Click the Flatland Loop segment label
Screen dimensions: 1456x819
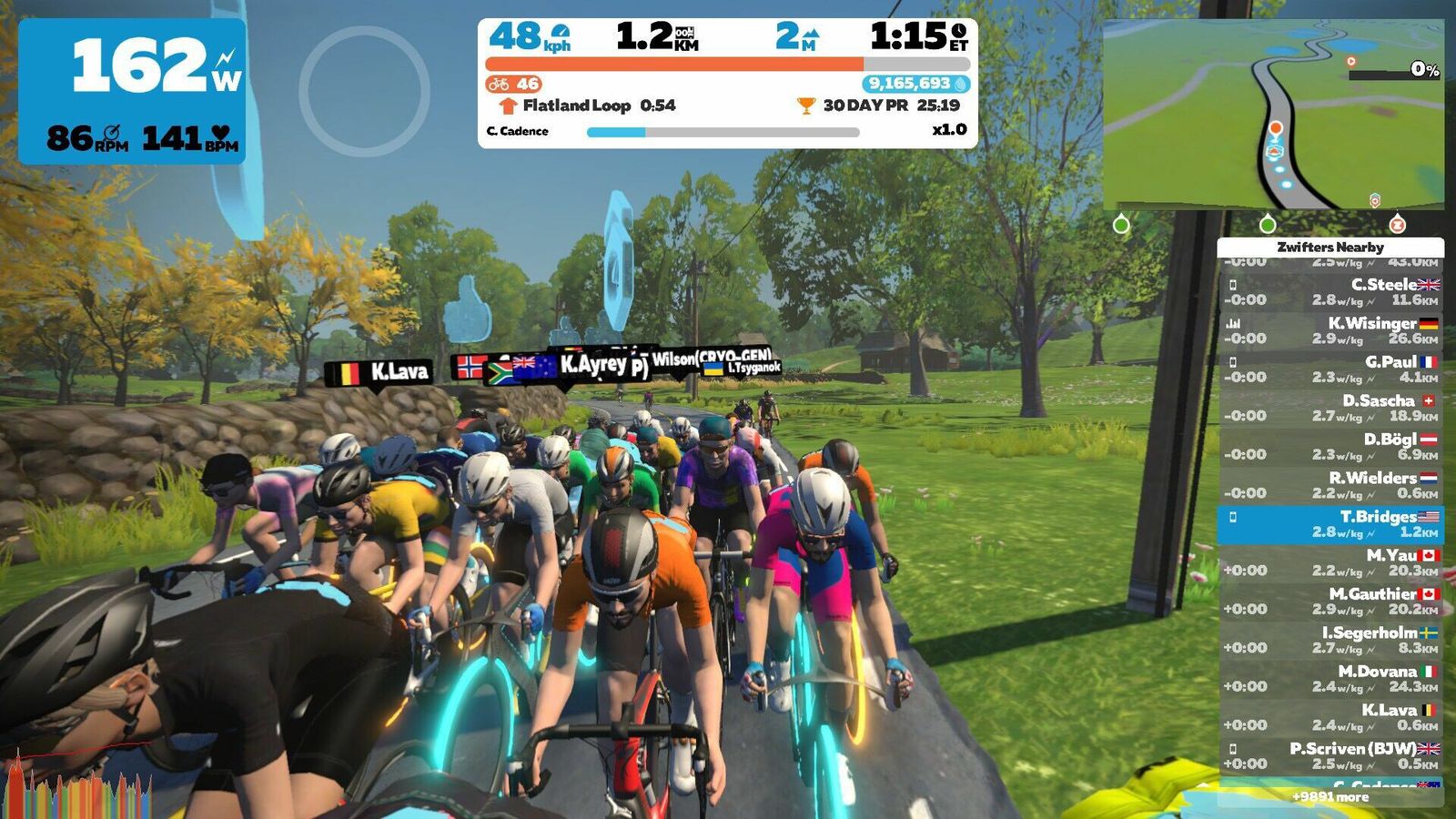(x=576, y=106)
